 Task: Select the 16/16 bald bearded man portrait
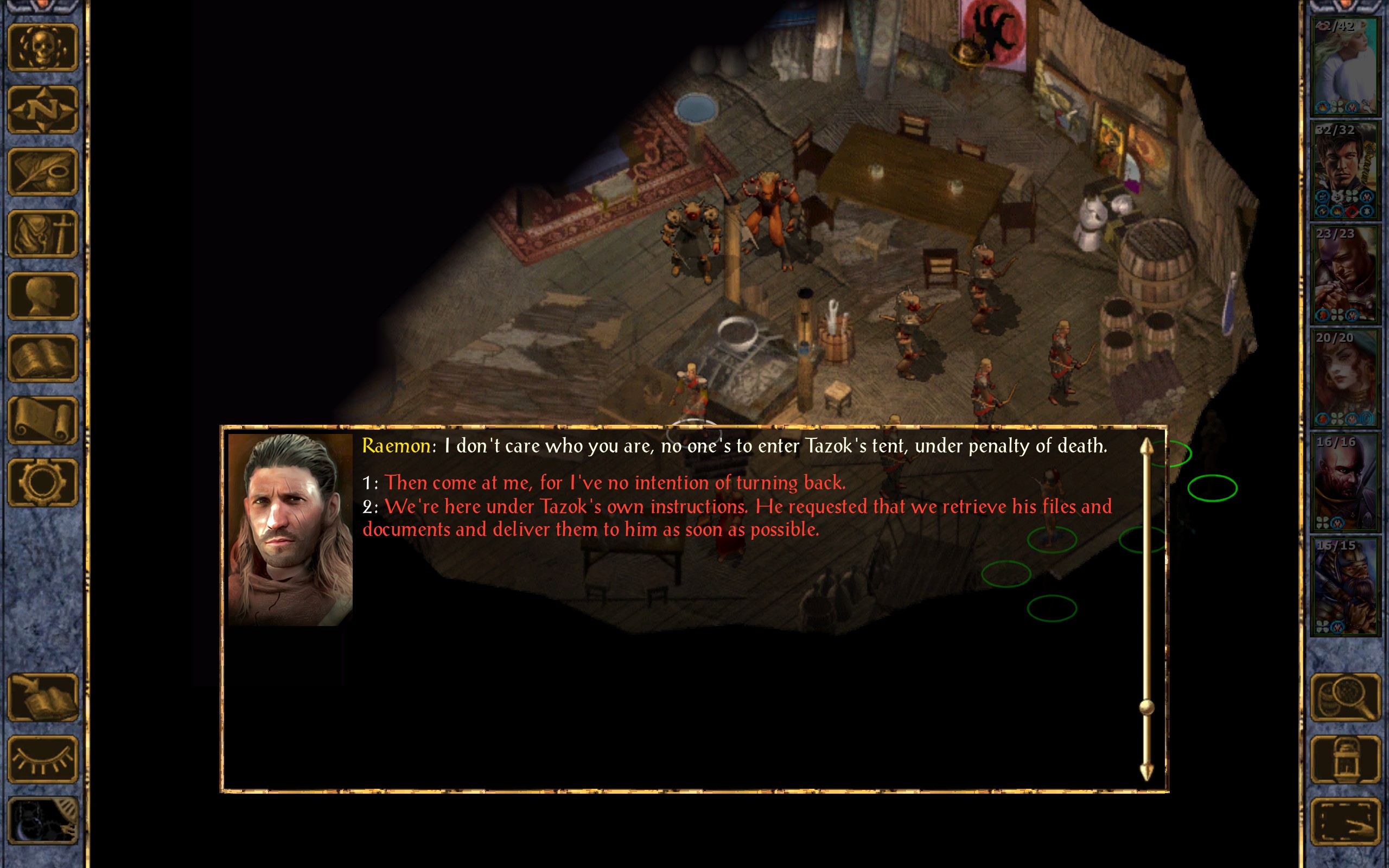pyautogui.click(x=1345, y=482)
